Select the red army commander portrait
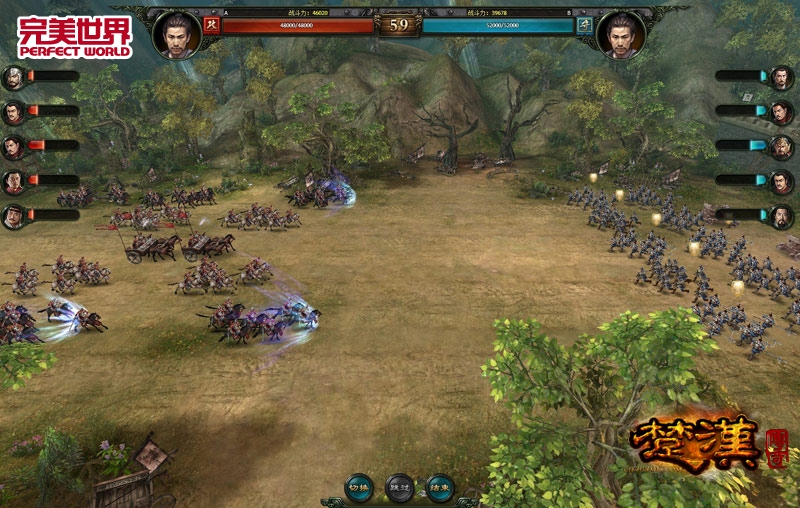Screen dimensions: 800x508 pyautogui.click(x=177, y=33)
